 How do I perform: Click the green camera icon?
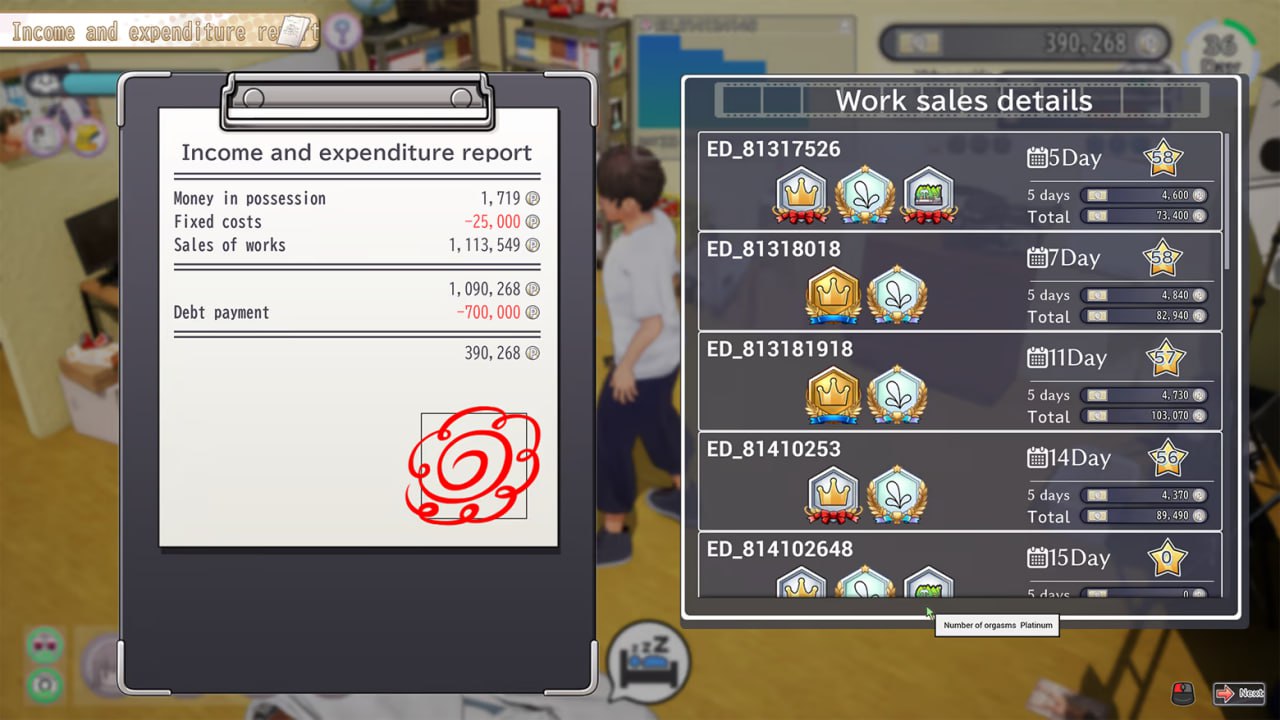pyautogui.click(x=46, y=685)
